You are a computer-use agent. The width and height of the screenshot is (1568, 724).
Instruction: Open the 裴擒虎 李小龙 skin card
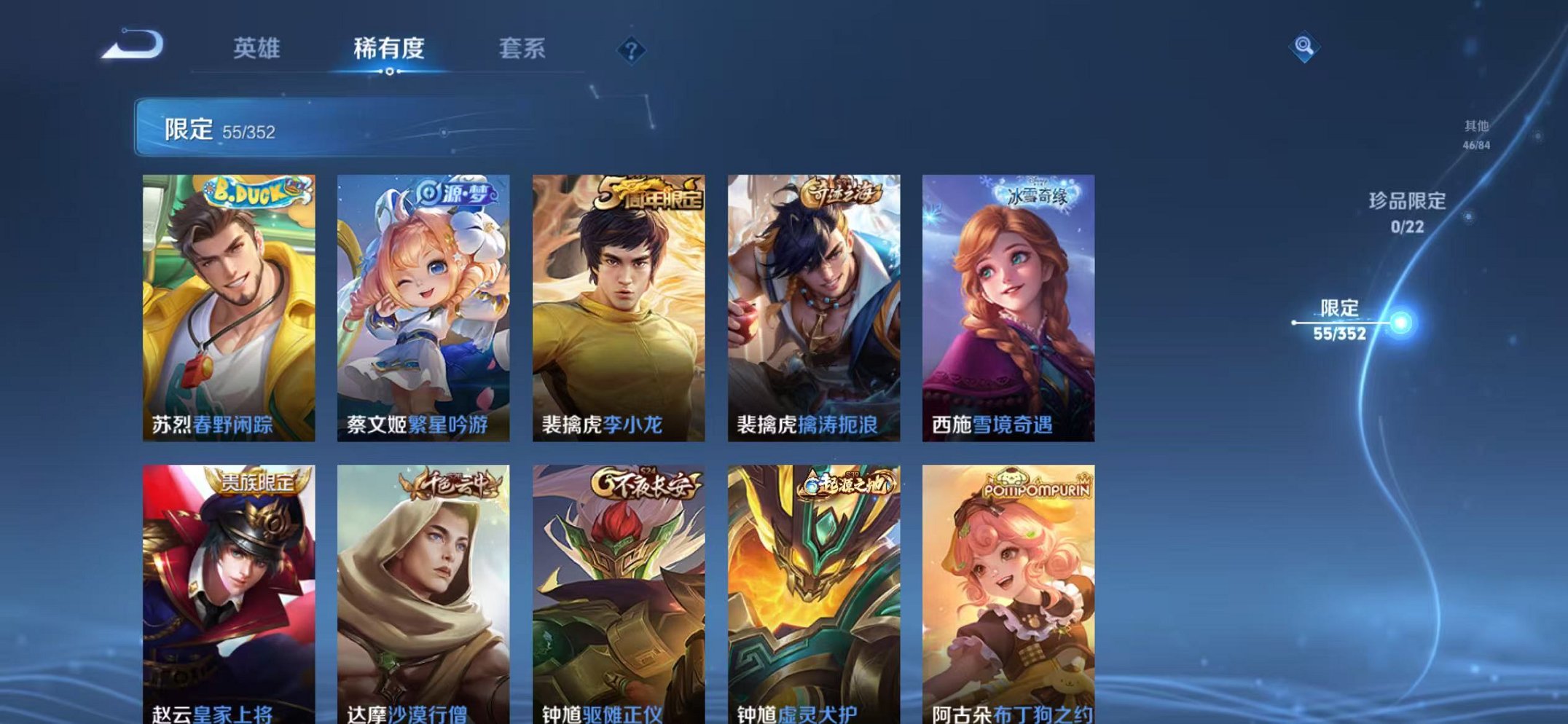pos(618,306)
